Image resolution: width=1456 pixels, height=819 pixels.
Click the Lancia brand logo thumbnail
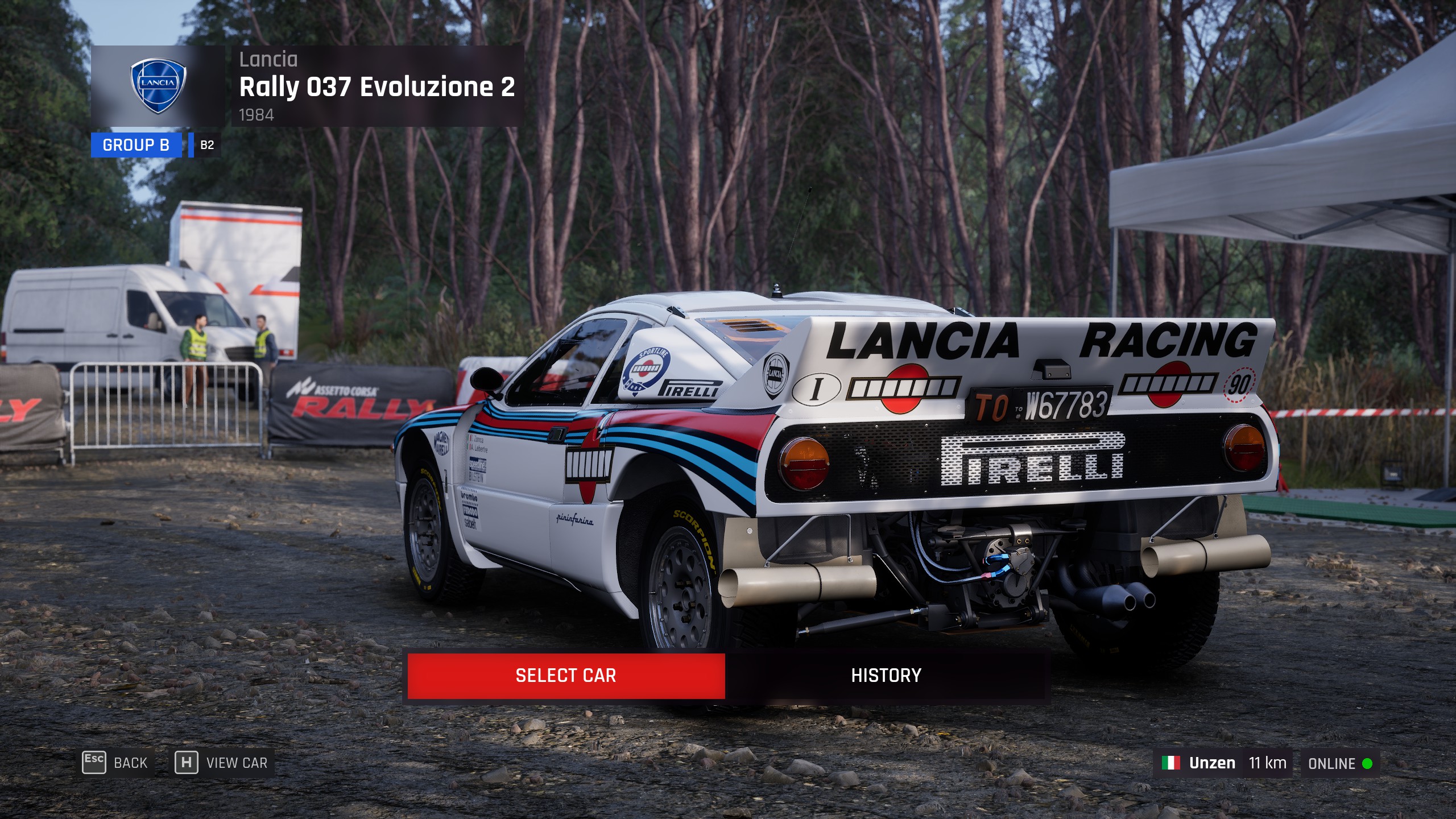158,86
